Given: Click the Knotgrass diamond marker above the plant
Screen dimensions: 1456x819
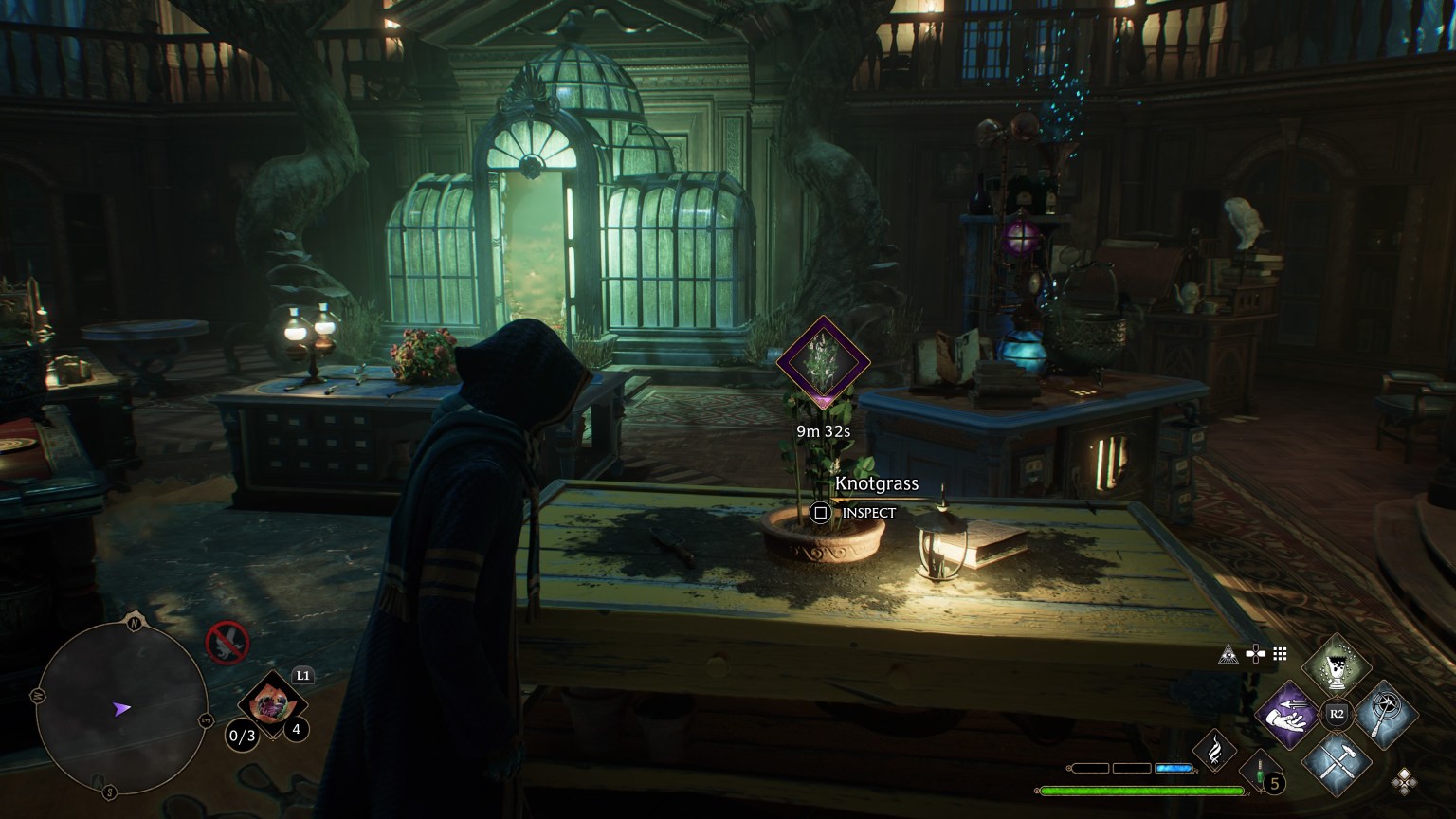Looking at the screenshot, I should pyautogui.click(x=823, y=363).
